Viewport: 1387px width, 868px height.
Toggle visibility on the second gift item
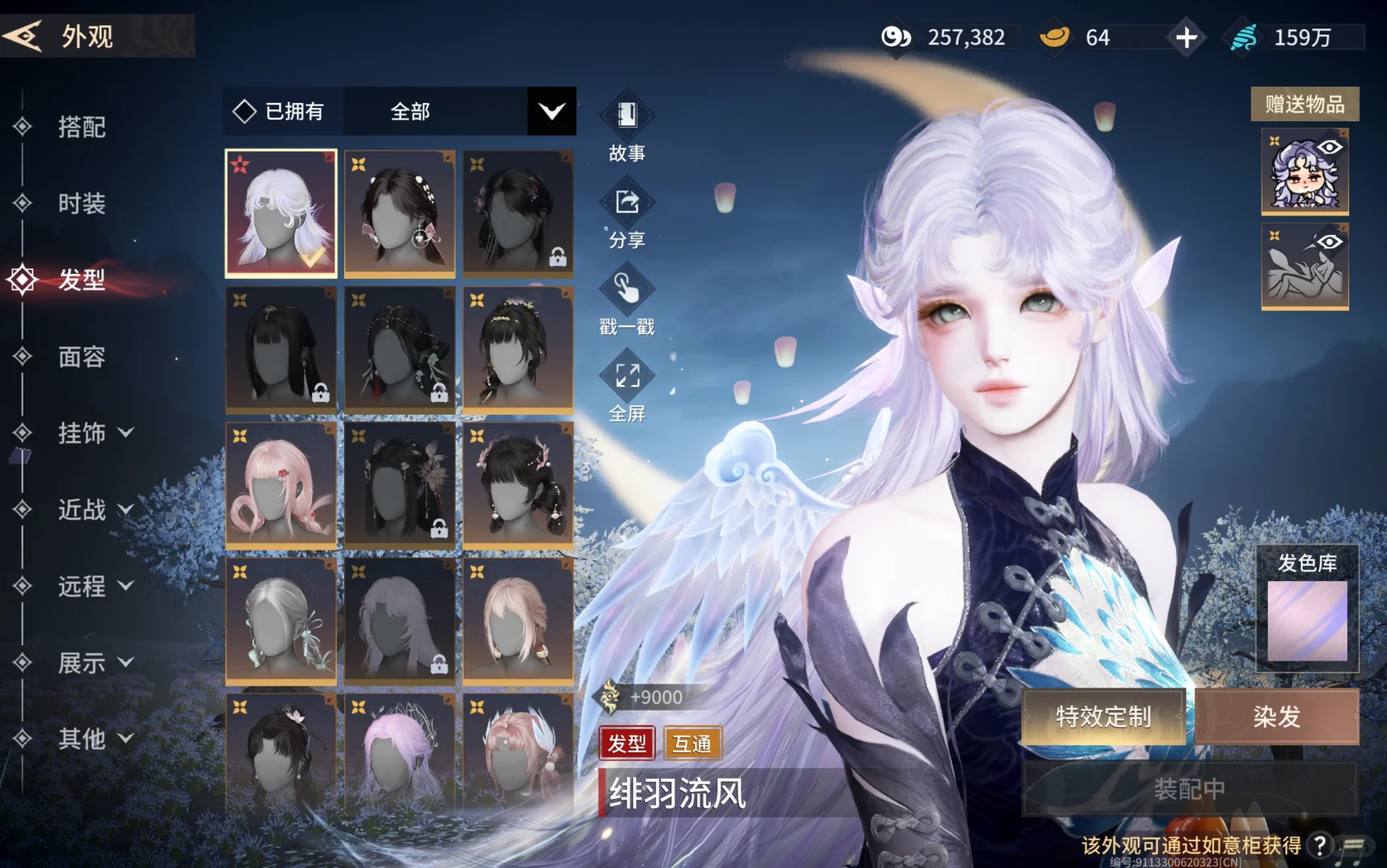click(x=1329, y=243)
